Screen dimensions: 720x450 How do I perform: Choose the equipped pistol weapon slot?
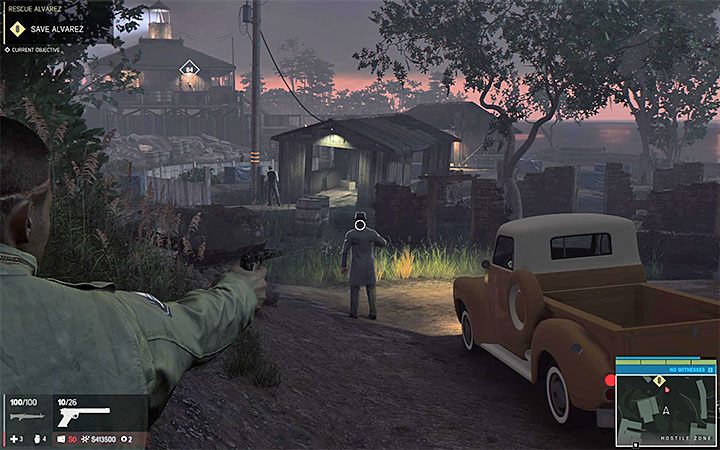coord(84,414)
